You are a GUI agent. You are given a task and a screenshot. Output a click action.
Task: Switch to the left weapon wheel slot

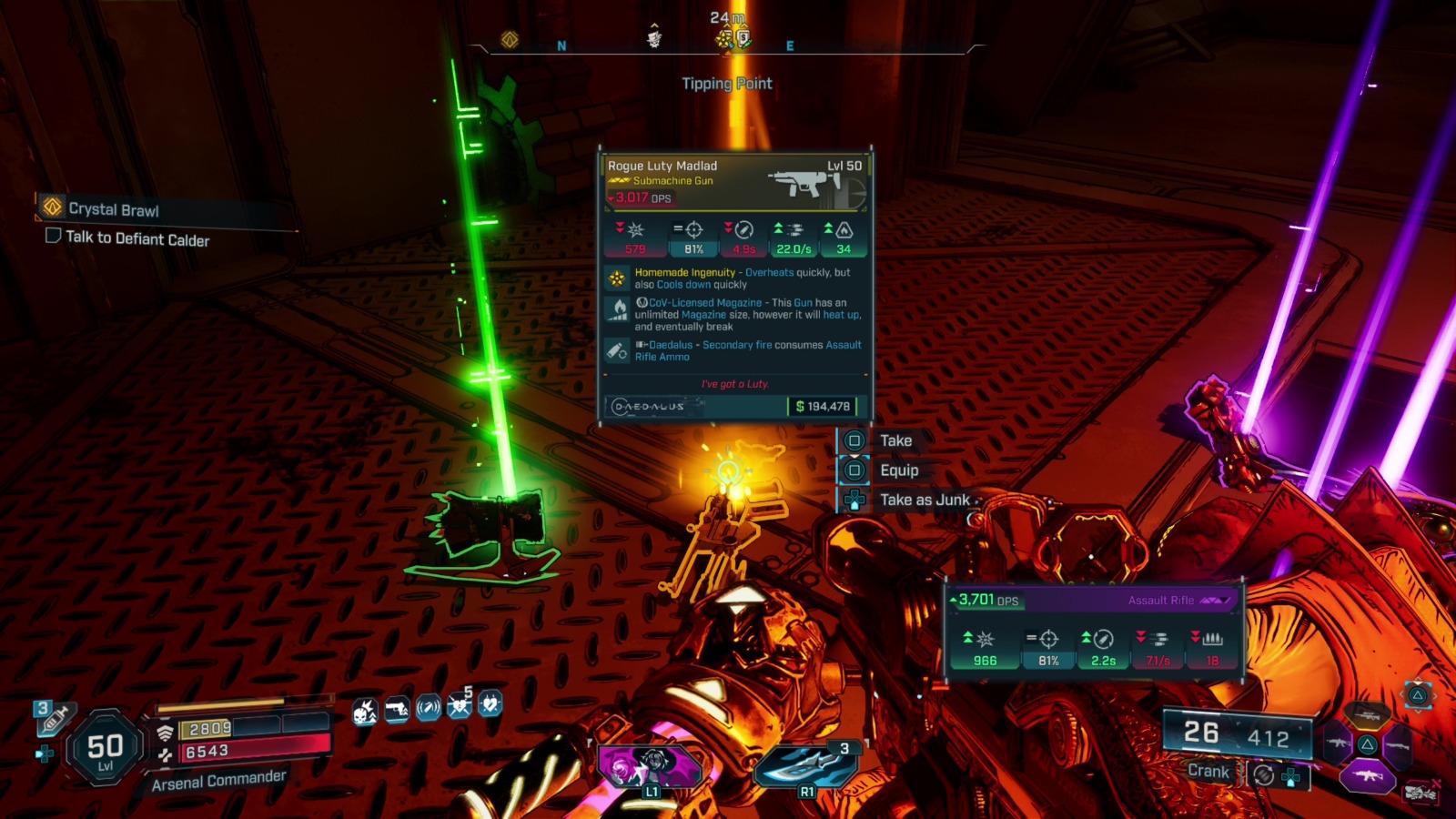pos(1336,744)
